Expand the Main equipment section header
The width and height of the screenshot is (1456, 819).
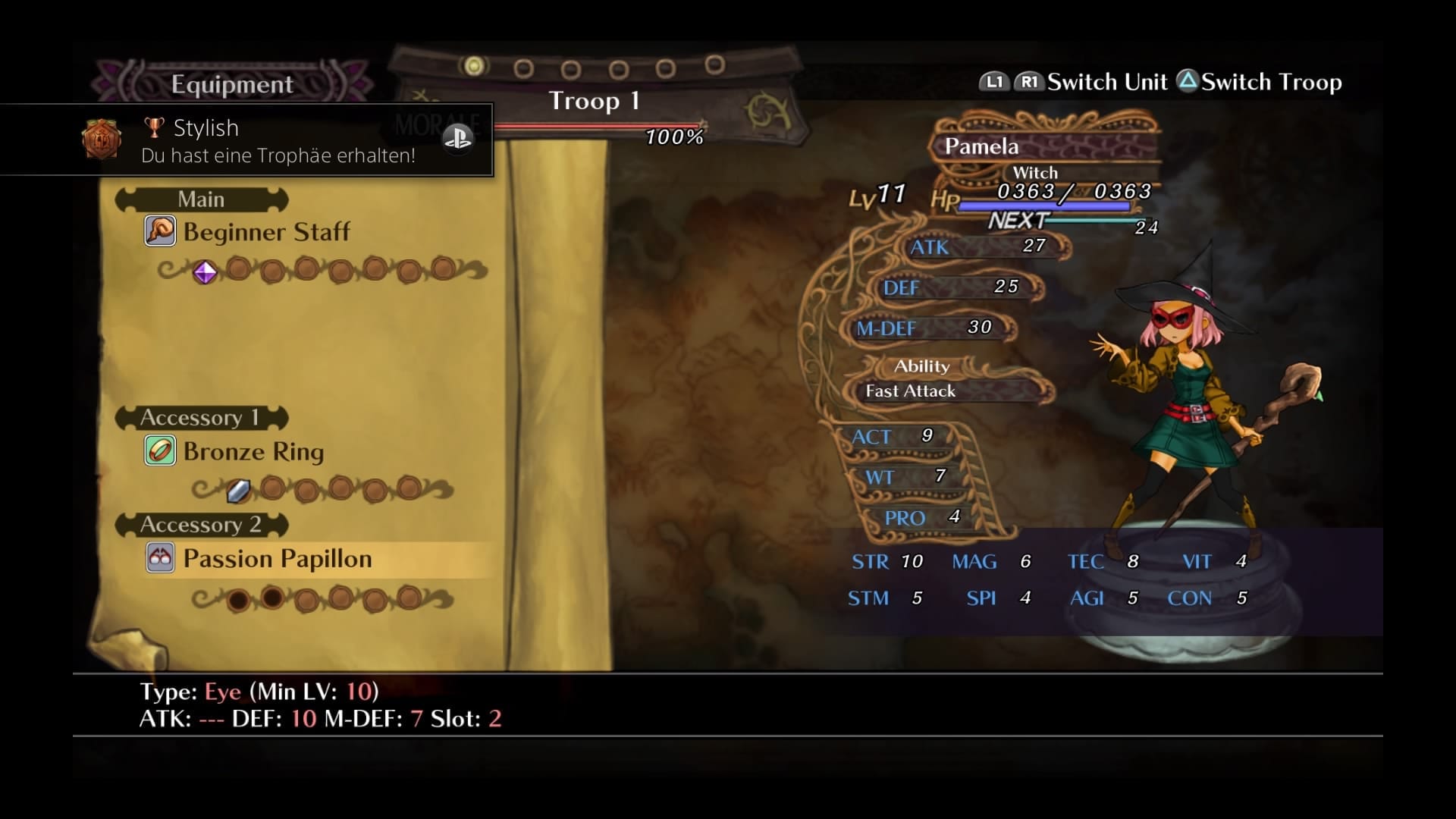click(x=200, y=199)
